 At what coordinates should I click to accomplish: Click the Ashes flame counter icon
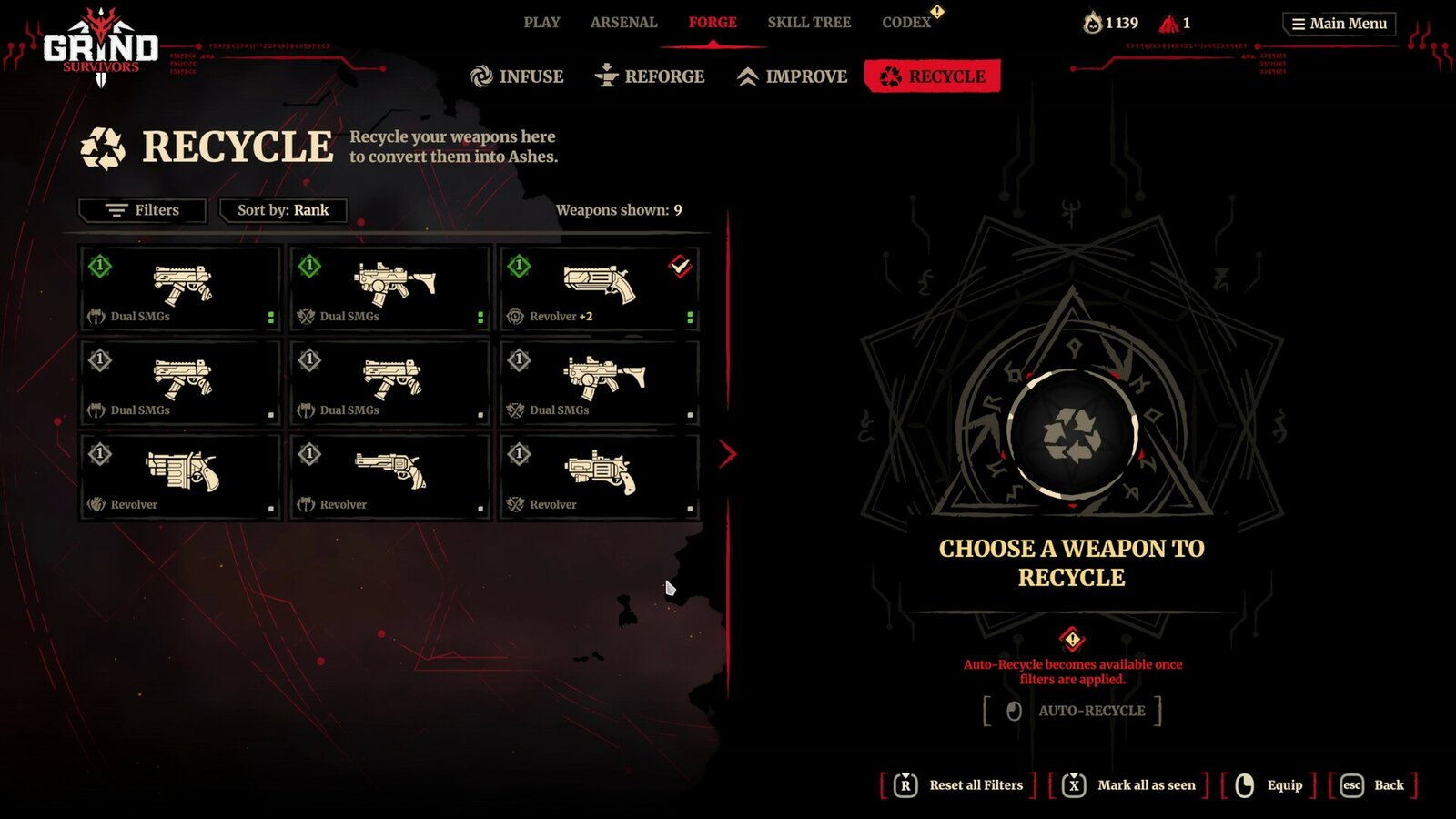coord(1094,21)
